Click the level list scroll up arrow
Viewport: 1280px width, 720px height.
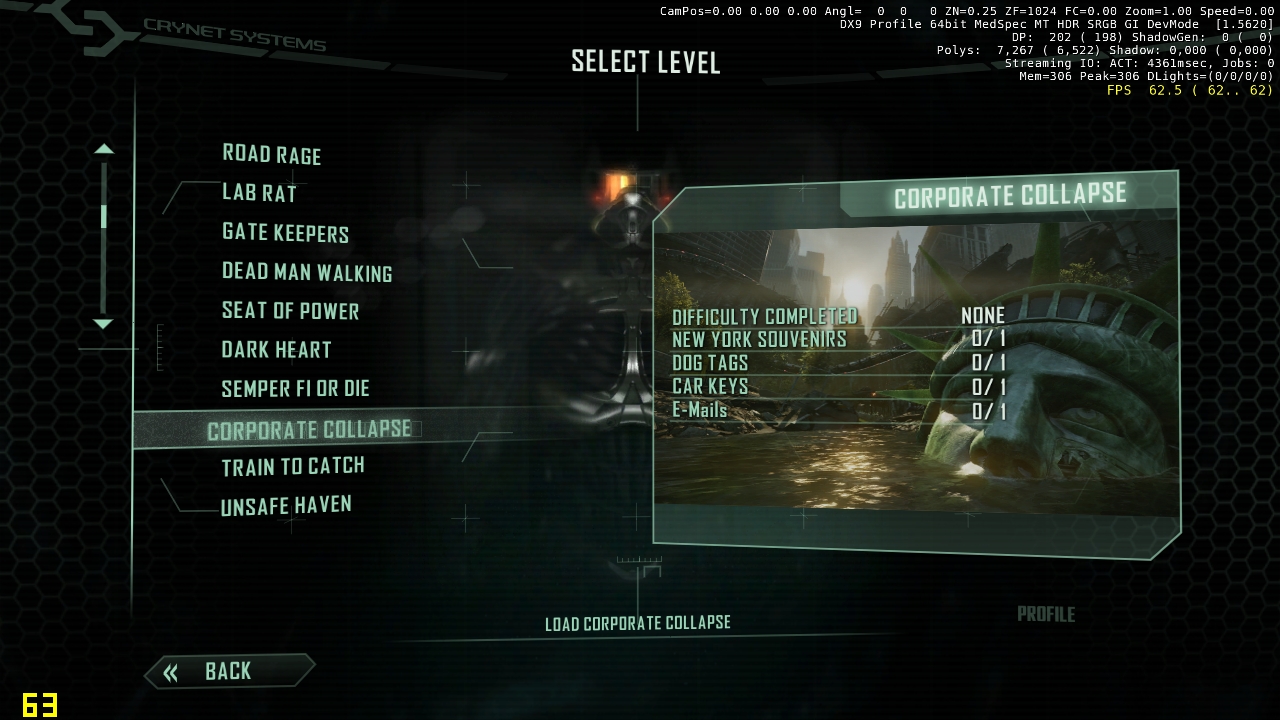tap(103, 149)
